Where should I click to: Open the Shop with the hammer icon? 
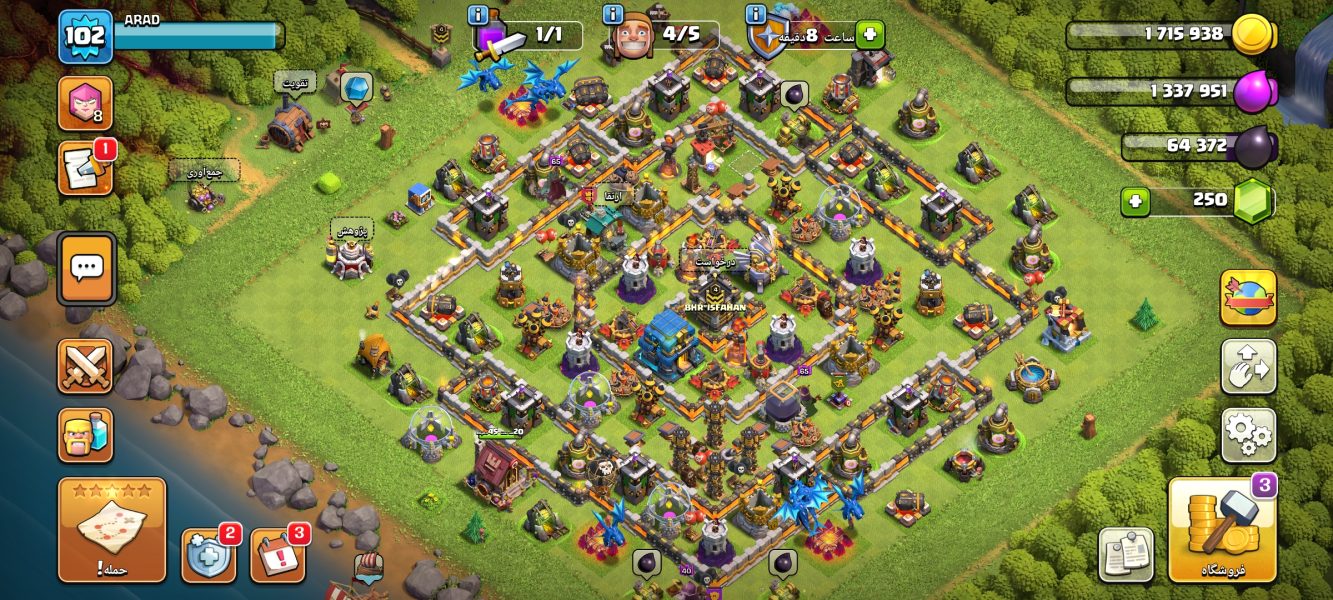[1222, 531]
